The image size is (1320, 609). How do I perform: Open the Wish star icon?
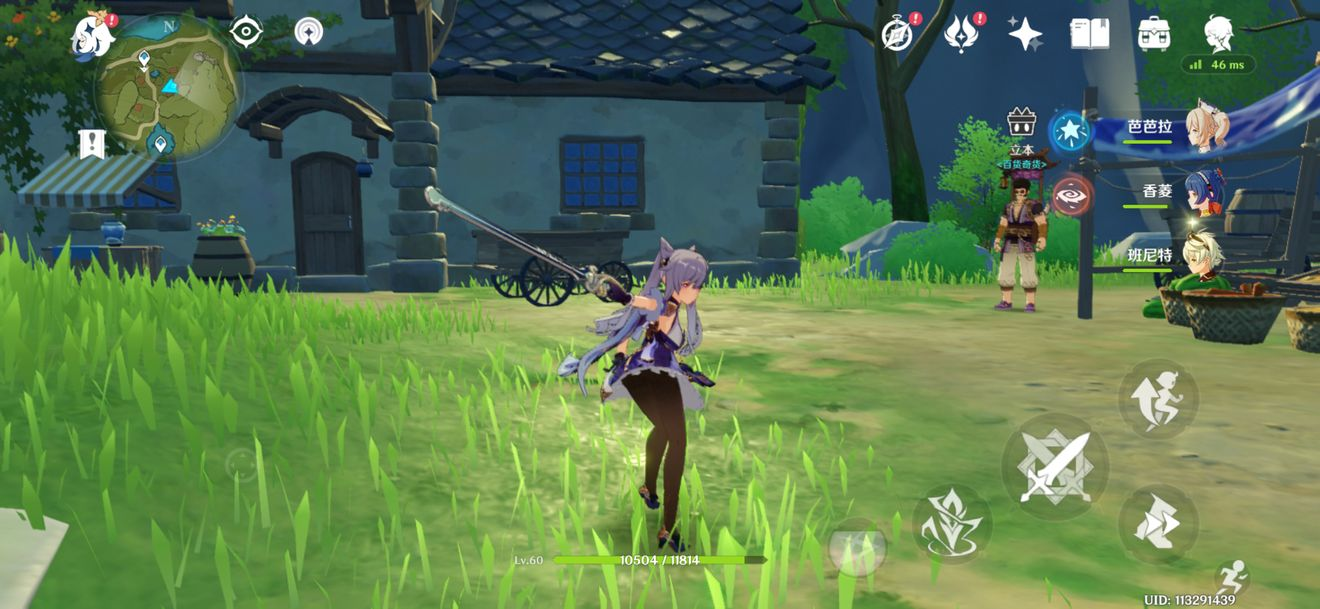coord(1025,34)
